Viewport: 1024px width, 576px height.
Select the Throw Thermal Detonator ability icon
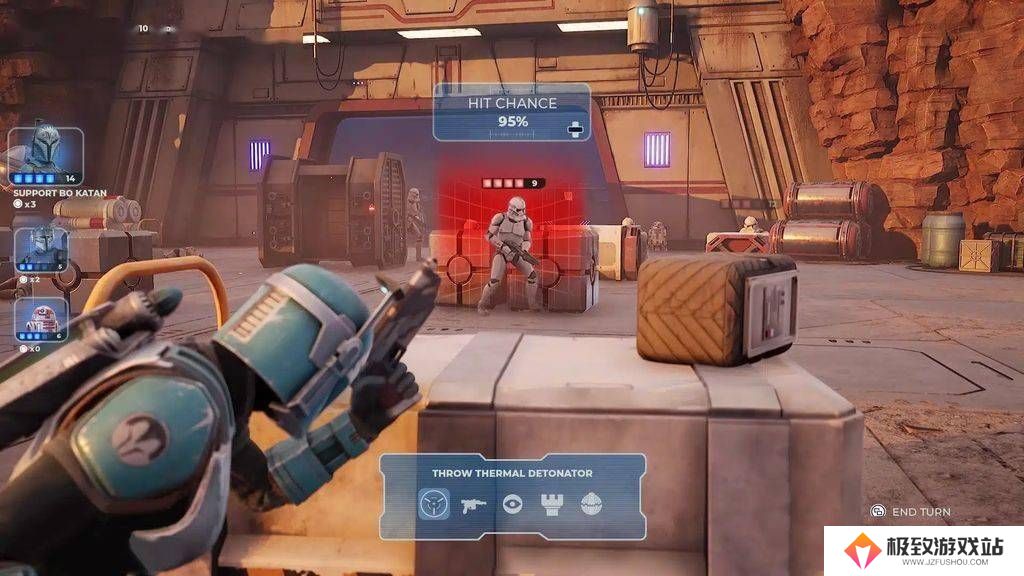tap(433, 504)
